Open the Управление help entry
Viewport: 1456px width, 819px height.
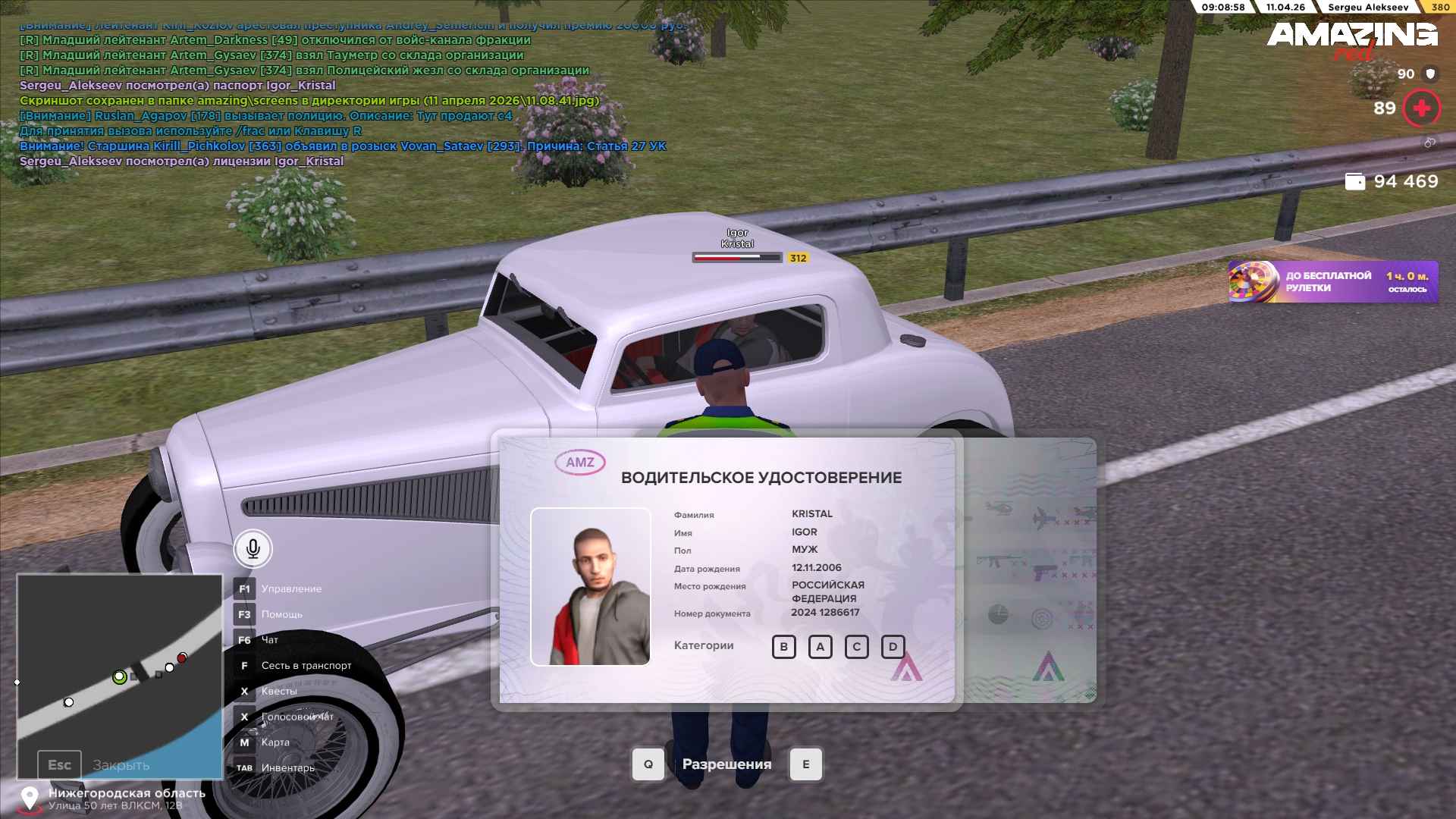[x=291, y=589]
